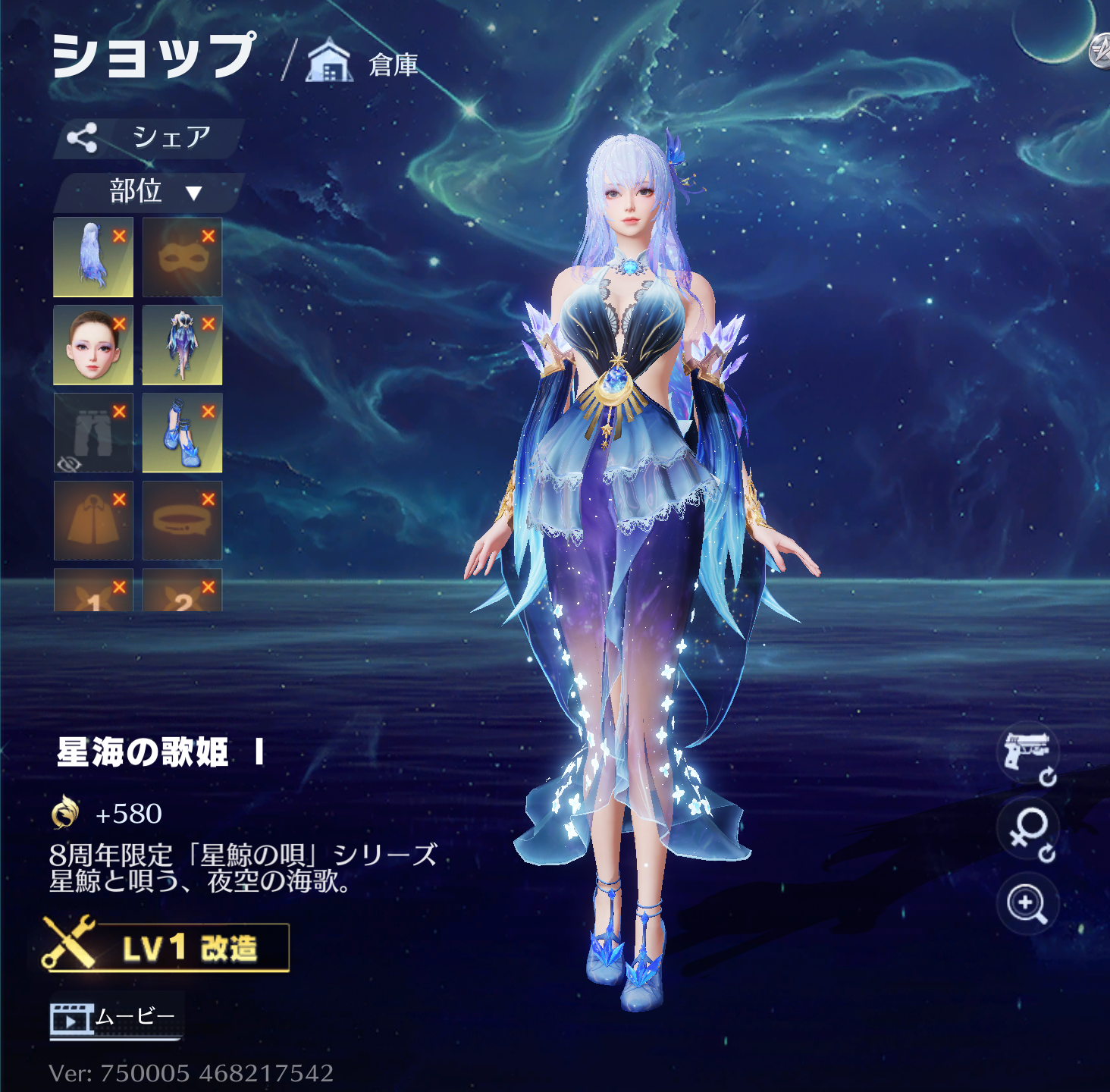Toggle the pistol weapon display icon
1110x1092 pixels.
tap(1027, 754)
